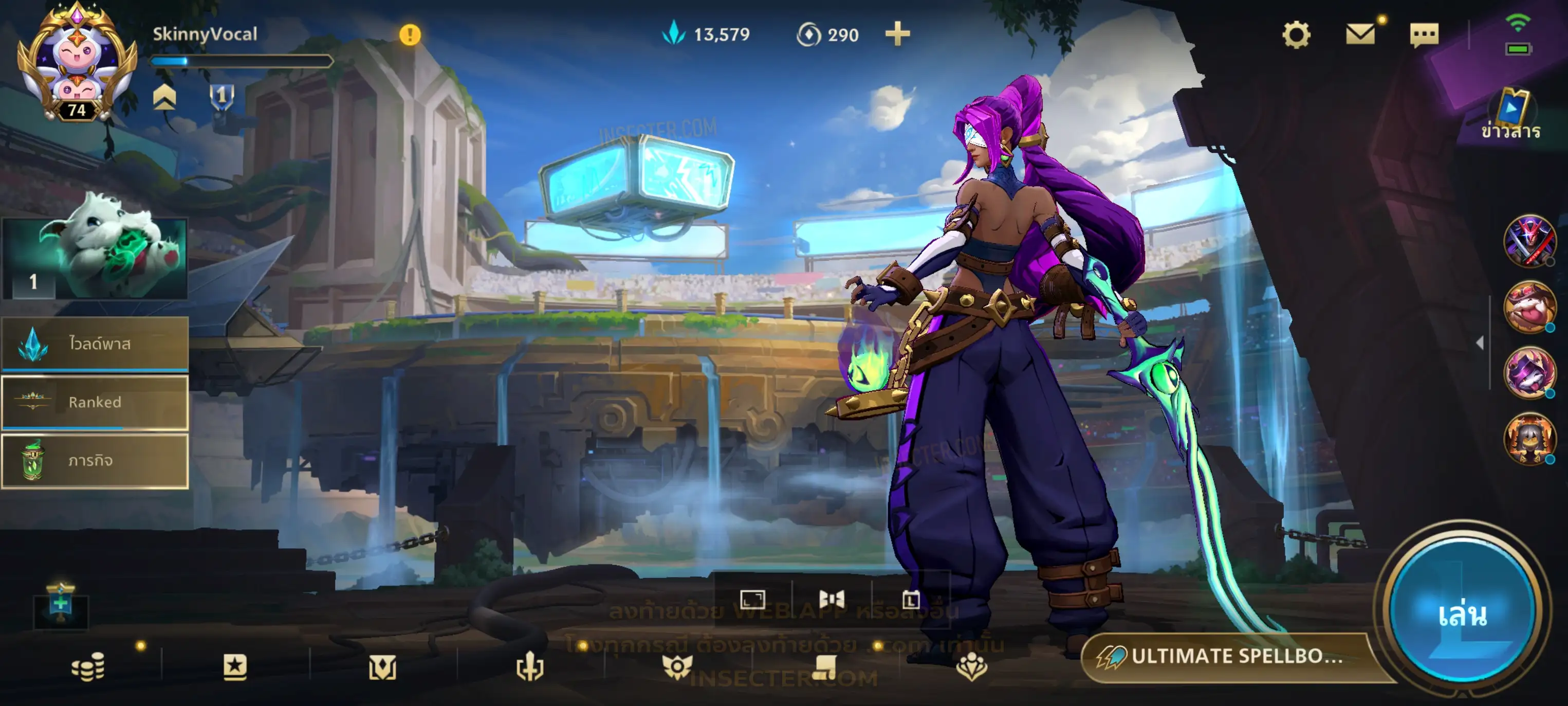Image resolution: width=1568 pixels, height=706 pixels.
Task: Open the settings gear icon
Action: (1296, 35)
